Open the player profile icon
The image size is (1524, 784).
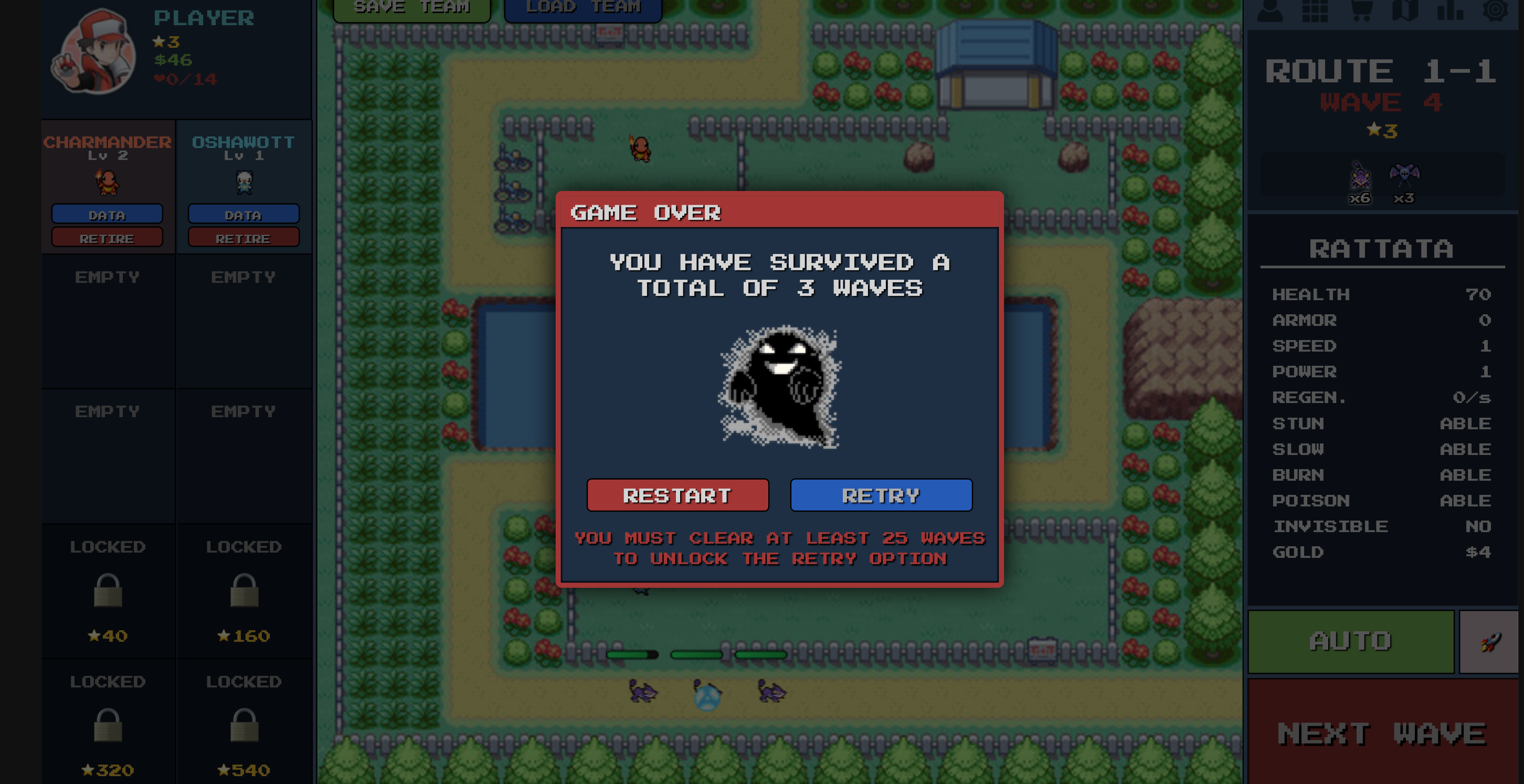1269,10
